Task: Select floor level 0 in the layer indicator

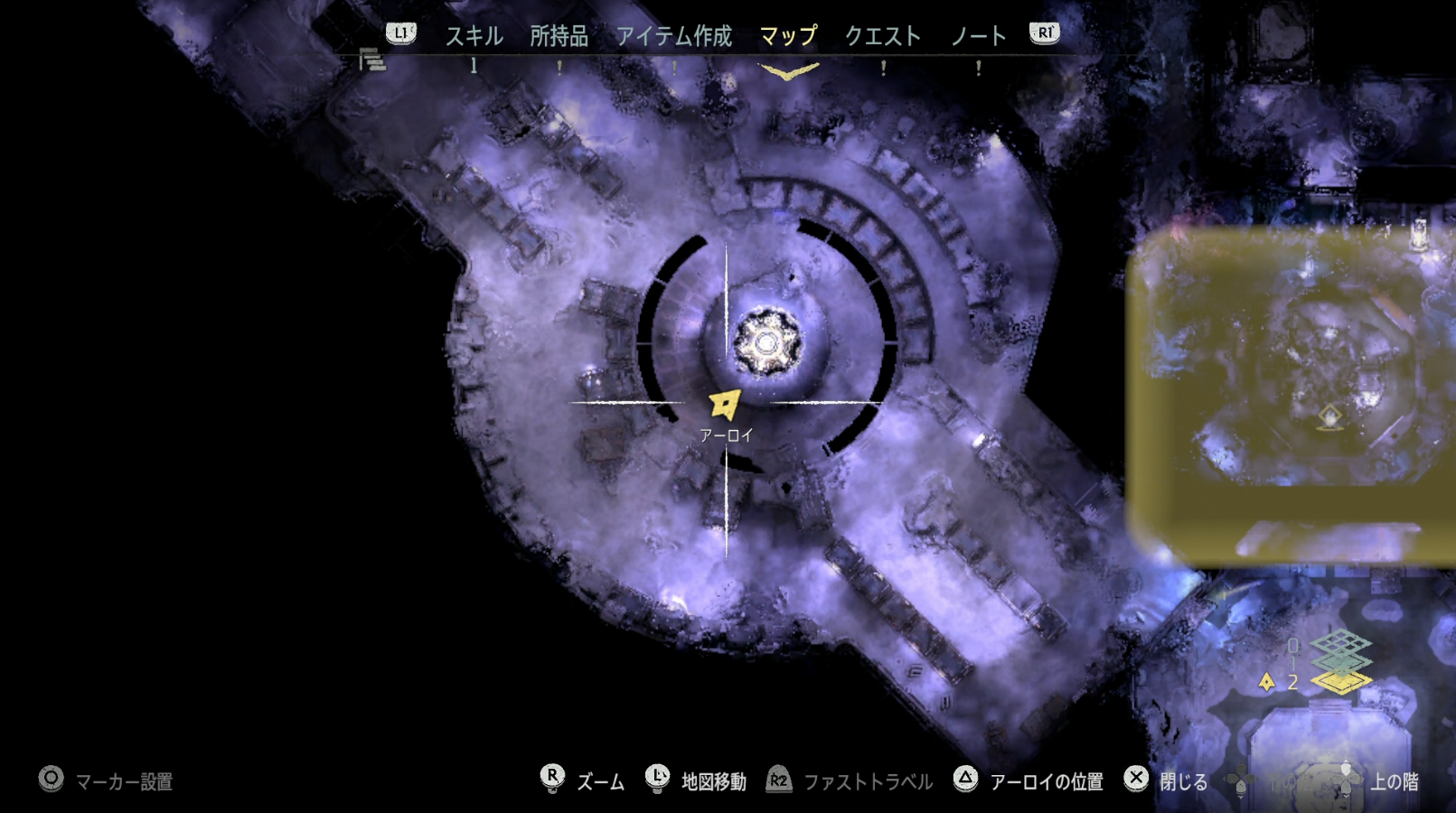Action: click(x=1293, y=645)
